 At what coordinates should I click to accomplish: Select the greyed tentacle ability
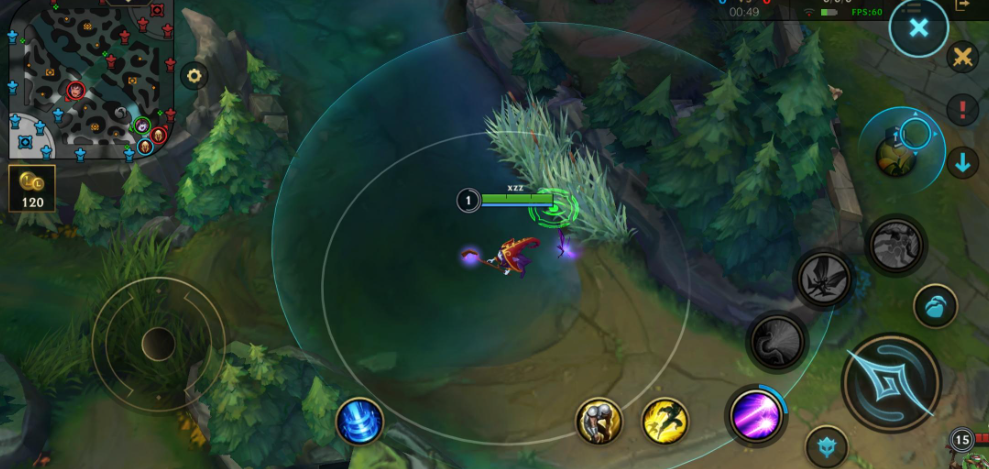tap(778, 343)
